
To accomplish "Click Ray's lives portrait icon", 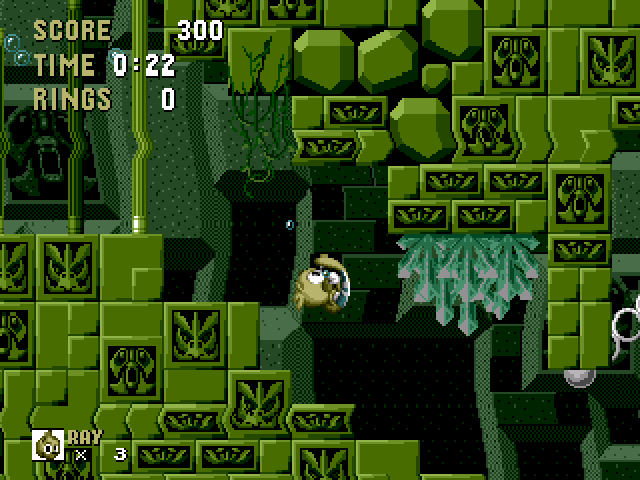I will tap(48, 444).
